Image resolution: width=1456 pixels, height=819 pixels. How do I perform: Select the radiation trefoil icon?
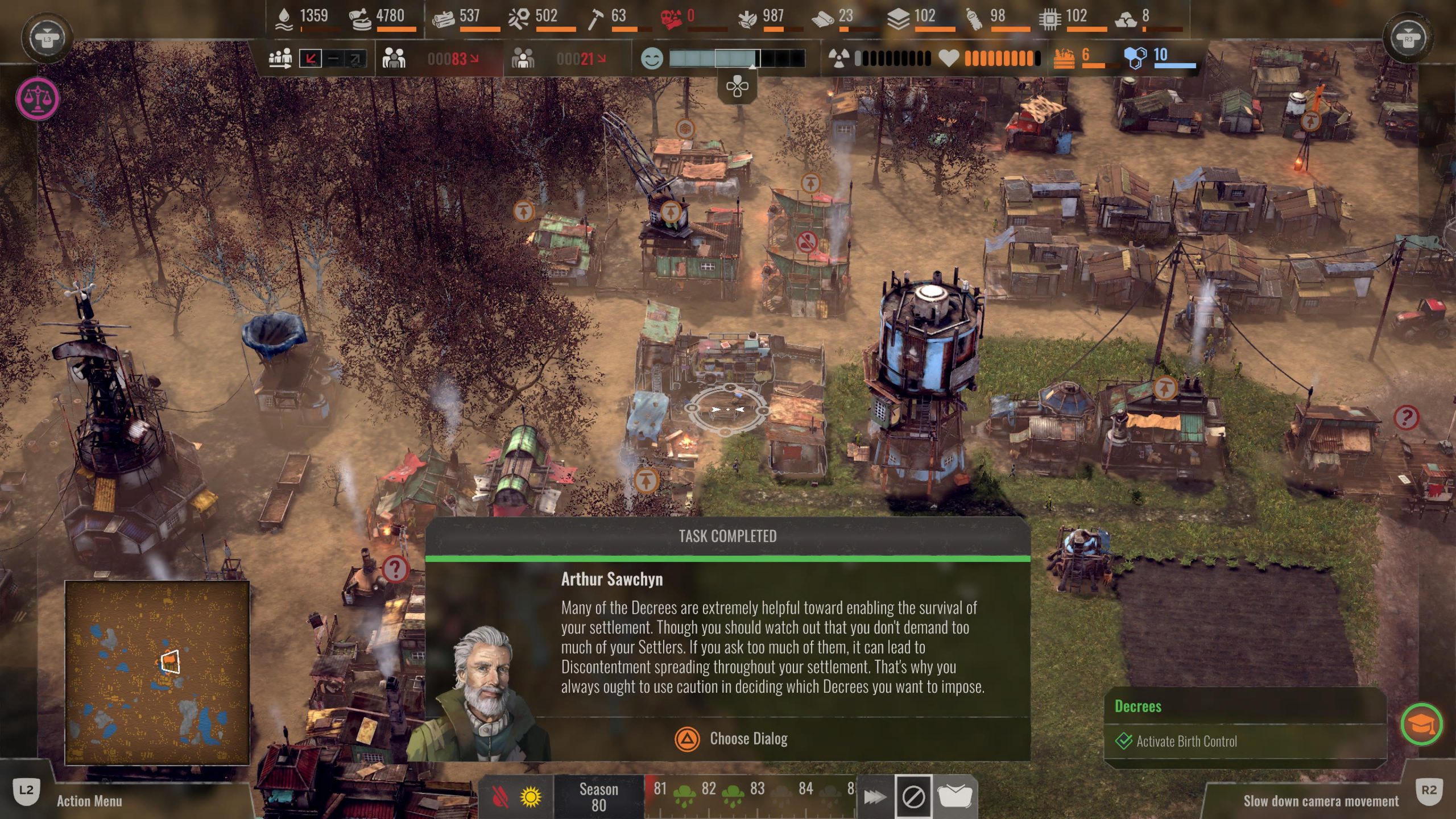coord(838,58)
